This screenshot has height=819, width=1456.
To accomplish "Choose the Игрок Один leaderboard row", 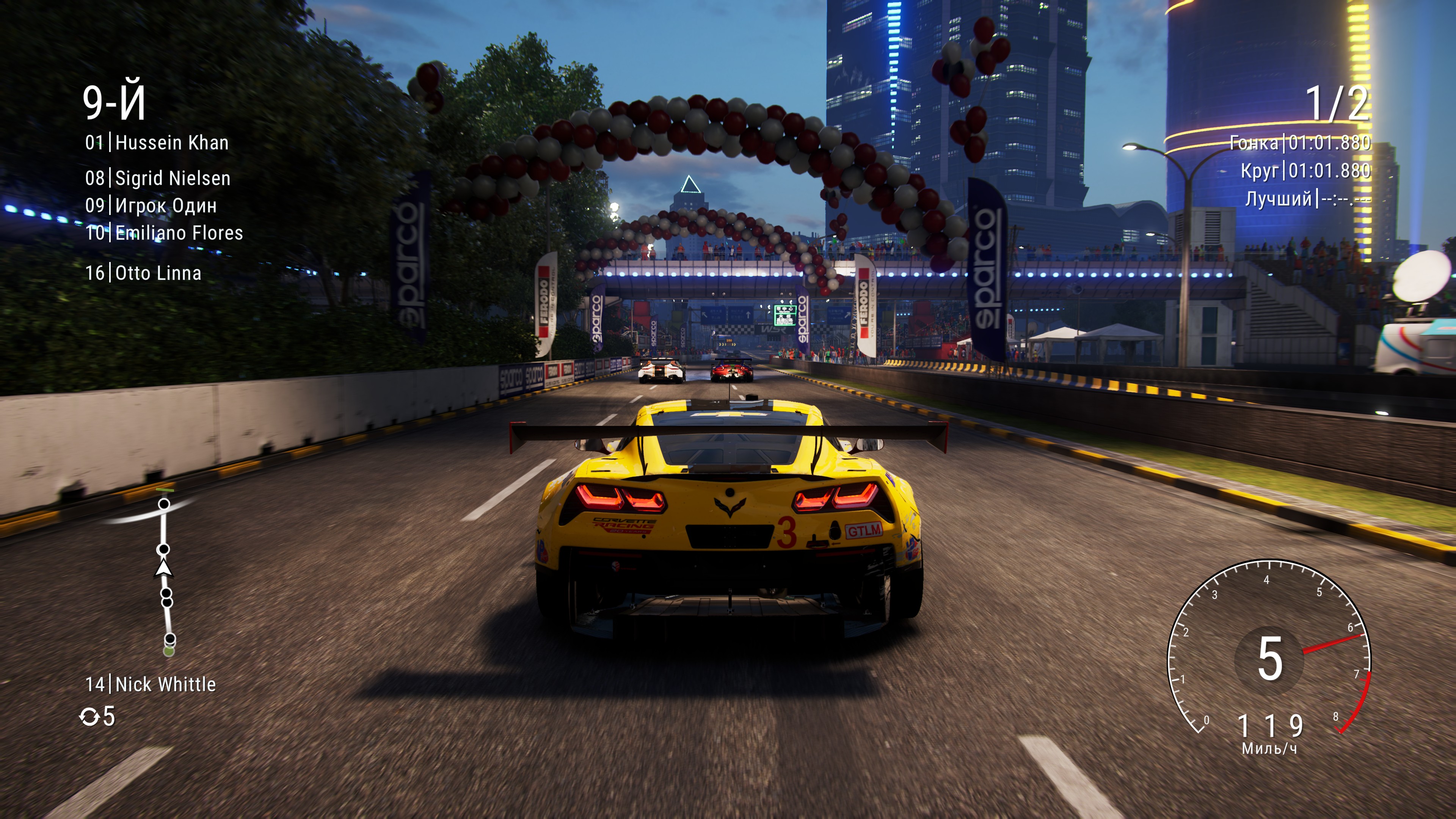I will click(151, 206).
